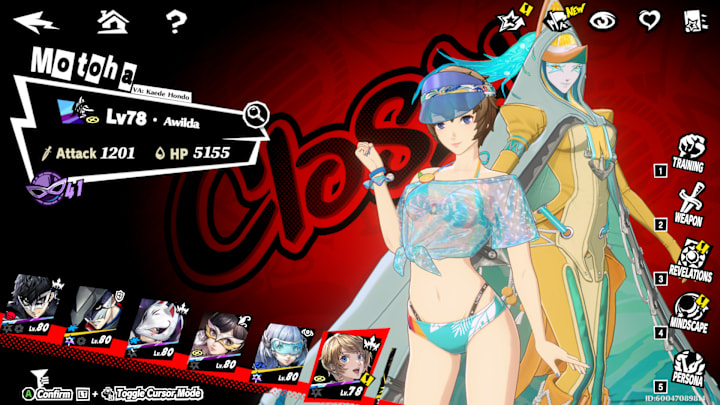The width and height of the screenshot is (720, 405).
Task: Click the heart favorite icon
Action: click(649, 20)
